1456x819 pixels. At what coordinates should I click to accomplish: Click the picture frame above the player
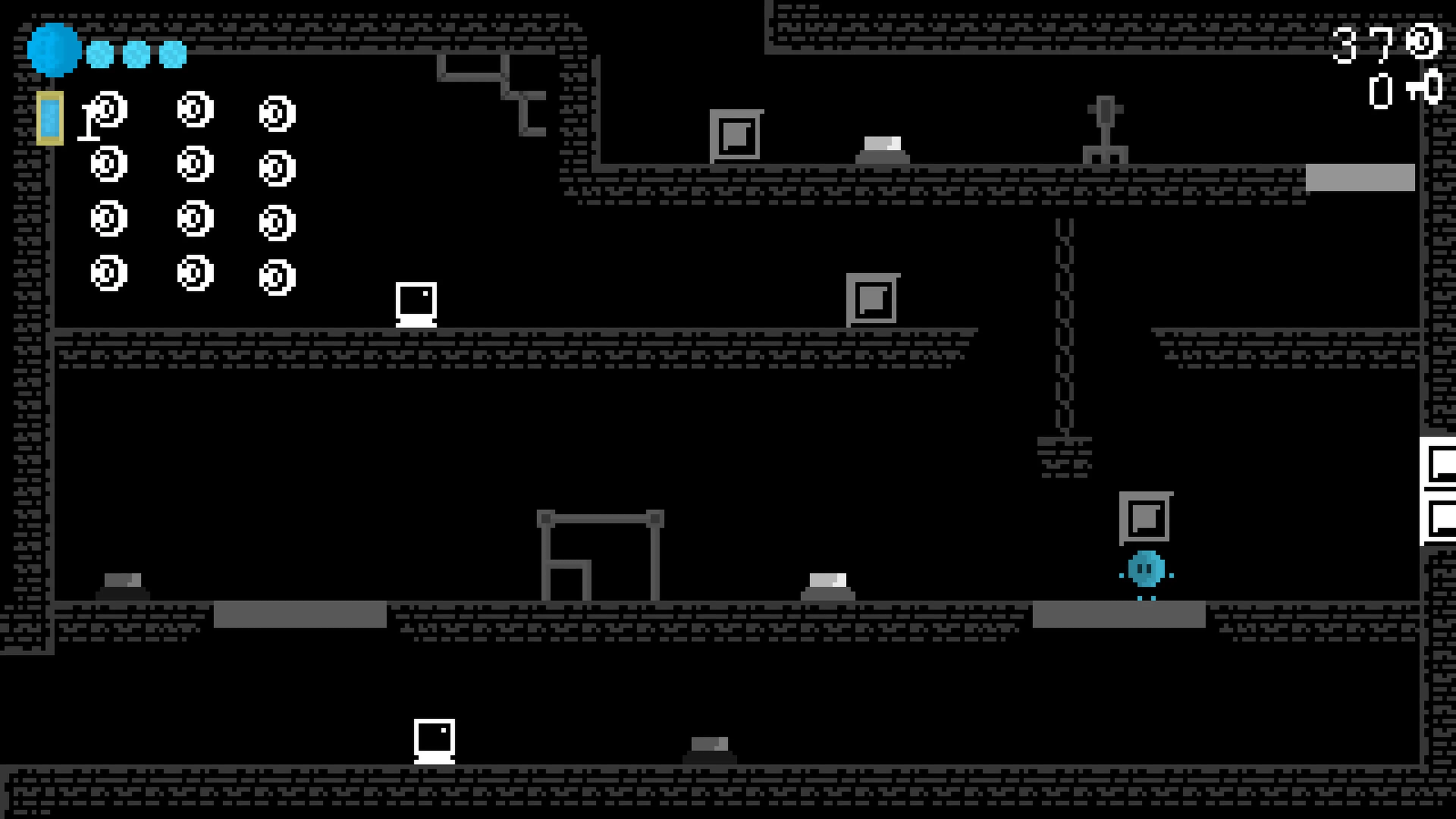coord(1146,517)
